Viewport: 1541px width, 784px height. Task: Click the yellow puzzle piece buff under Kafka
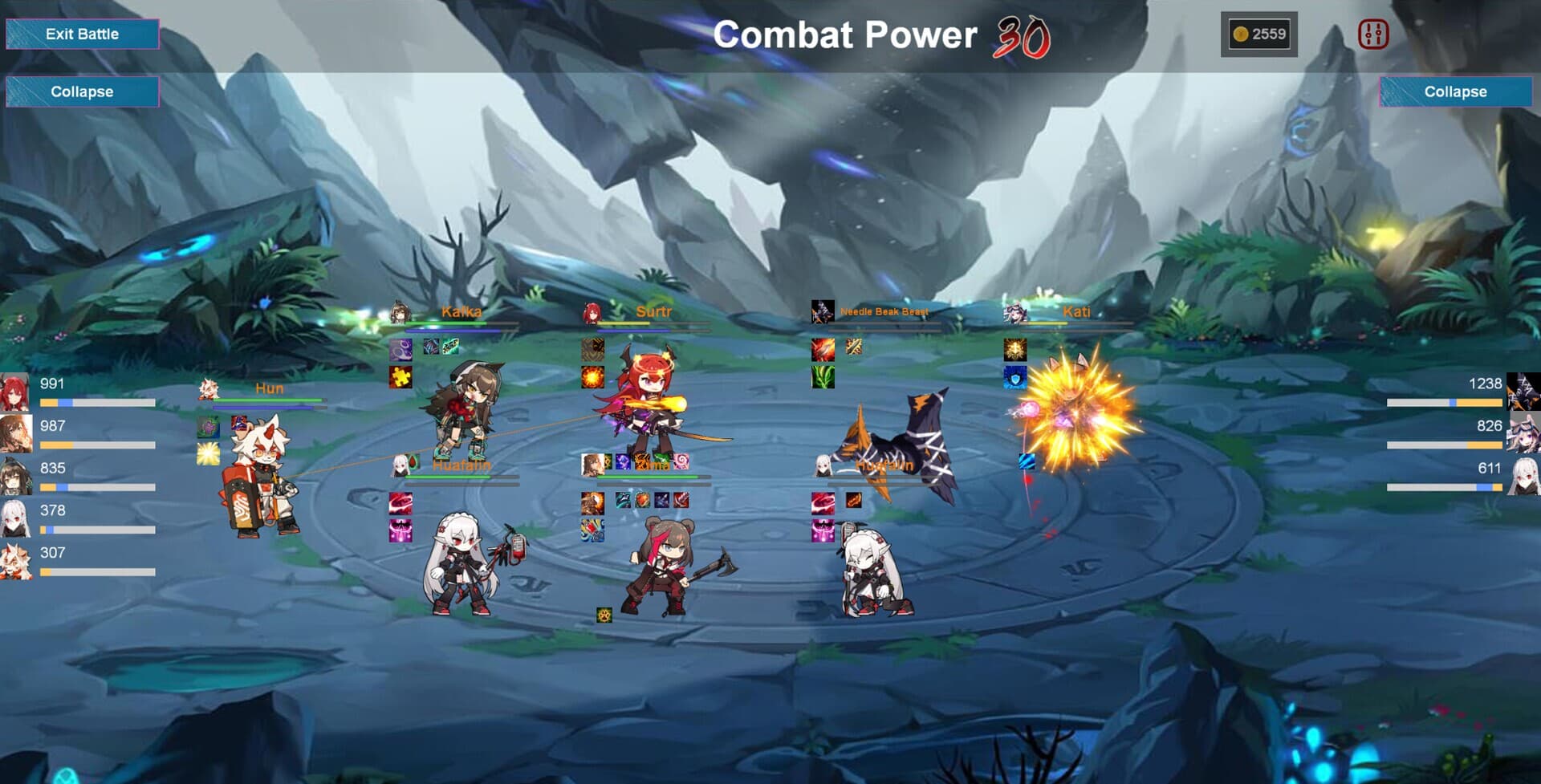pos(400,377)
